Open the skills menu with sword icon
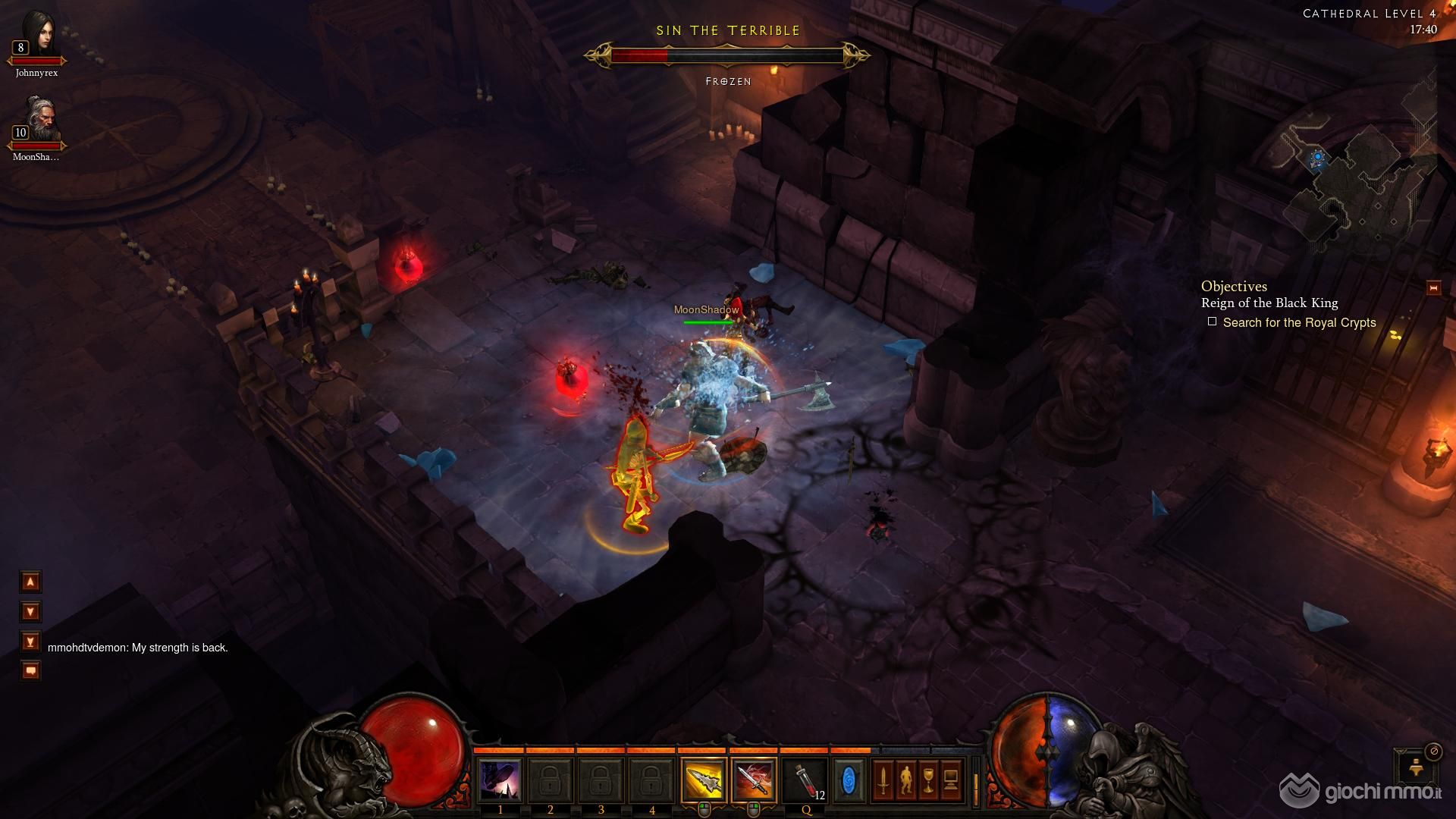 (x=883, y=780)
